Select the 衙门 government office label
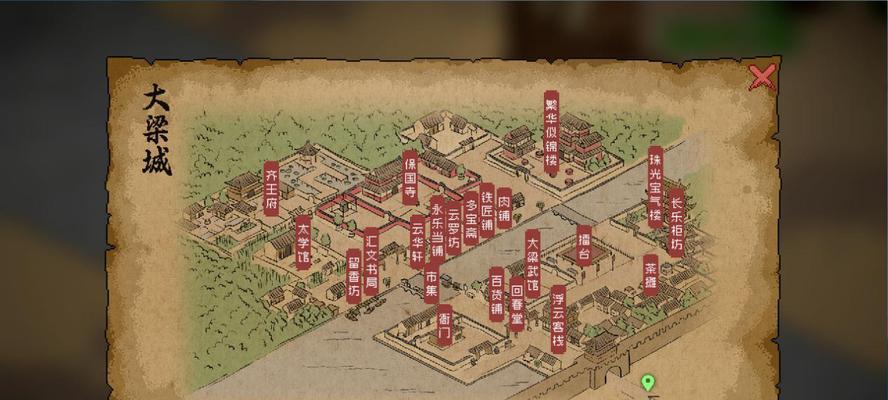This screenshot has height=400, width=888. [x=444, y=326]
